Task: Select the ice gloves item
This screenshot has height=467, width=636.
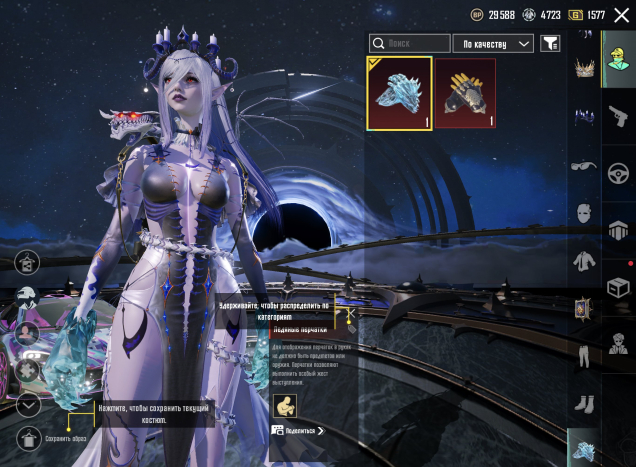Action: click(x=399, y=94)
